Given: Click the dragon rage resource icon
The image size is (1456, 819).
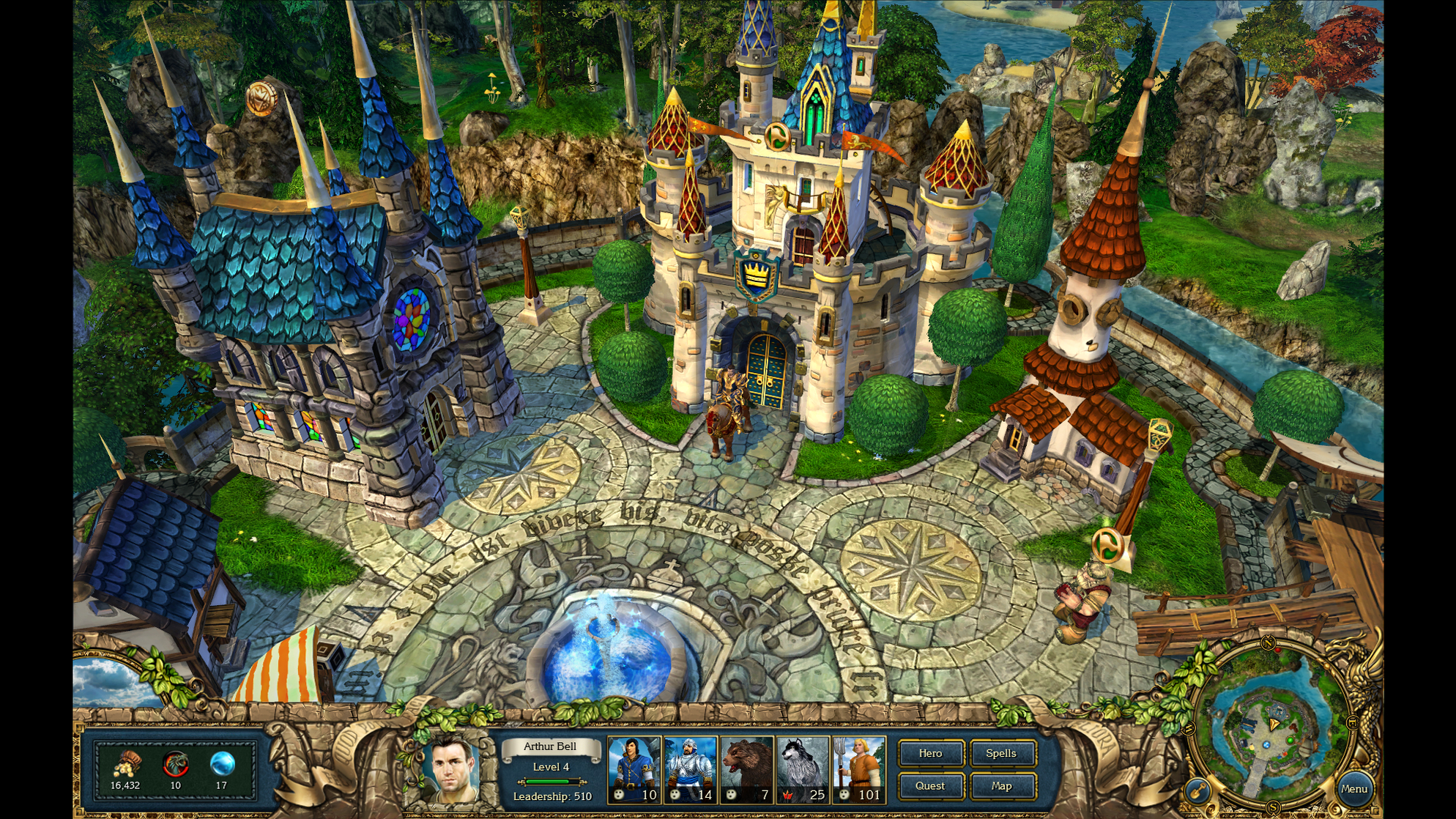Looking at the screenshot, I should click(x=175, y=764).
